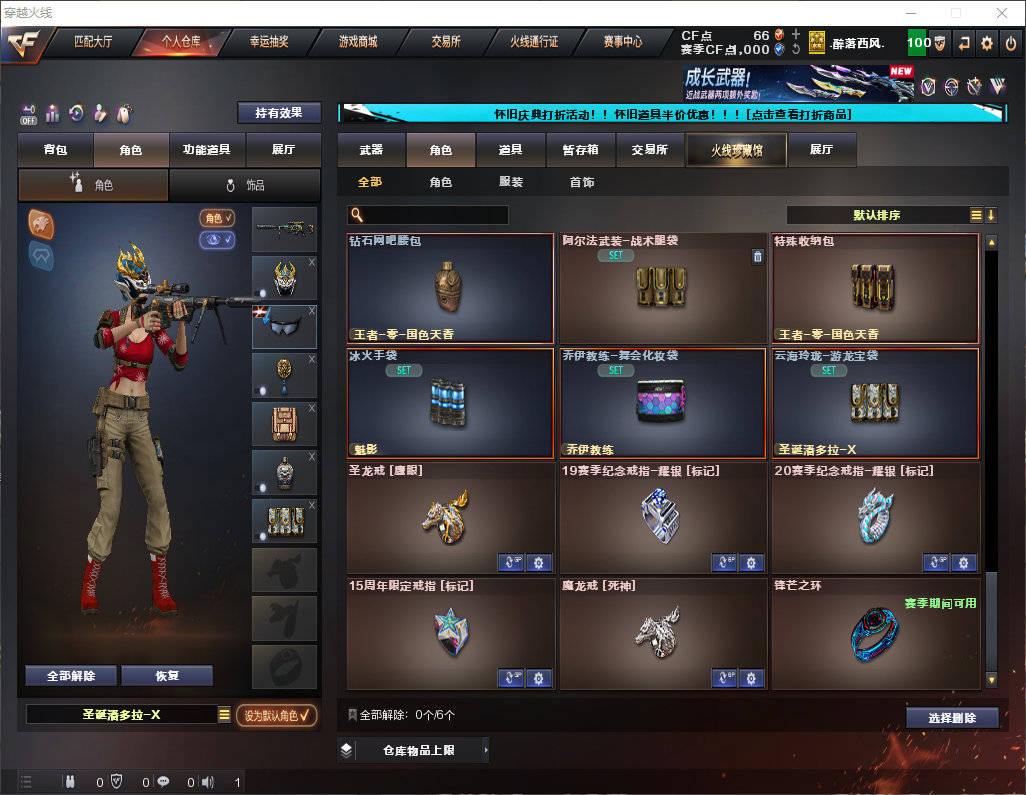Filter items by 服装 clothing
1026x795 pixels.
coord(511,183)
